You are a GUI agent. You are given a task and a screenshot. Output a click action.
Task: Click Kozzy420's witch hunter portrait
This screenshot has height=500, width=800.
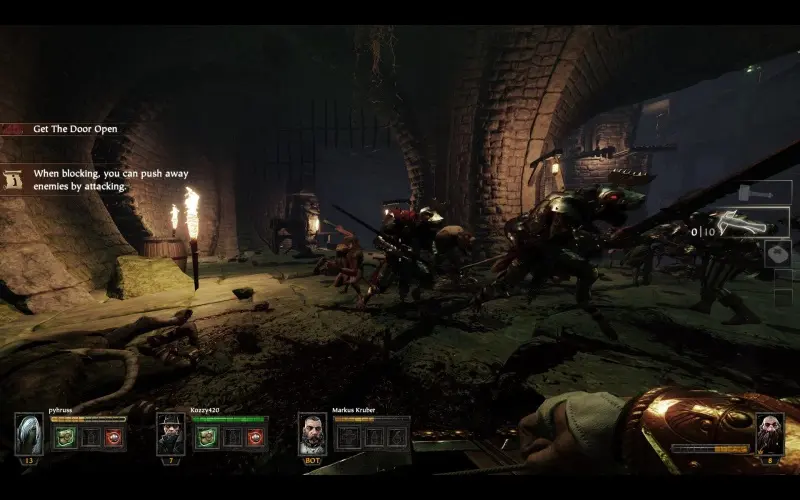[x=170, y=433]
